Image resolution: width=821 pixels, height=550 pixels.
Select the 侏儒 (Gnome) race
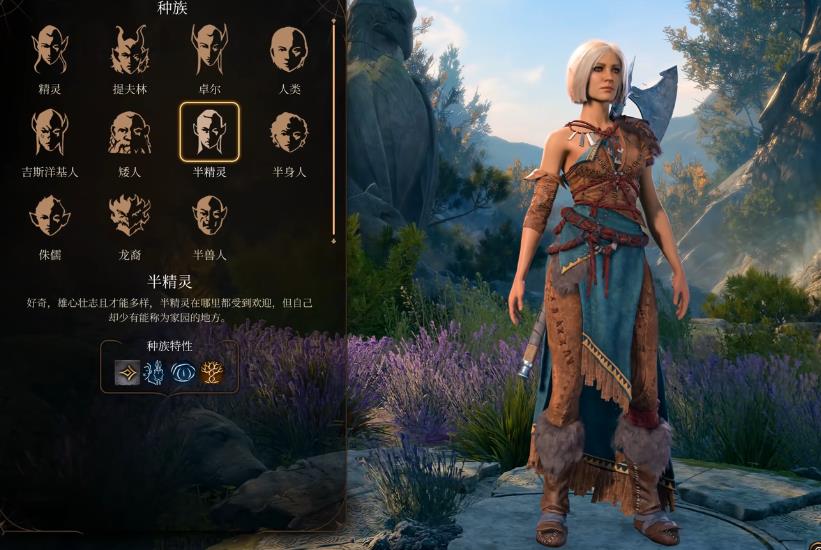point(50,215)
